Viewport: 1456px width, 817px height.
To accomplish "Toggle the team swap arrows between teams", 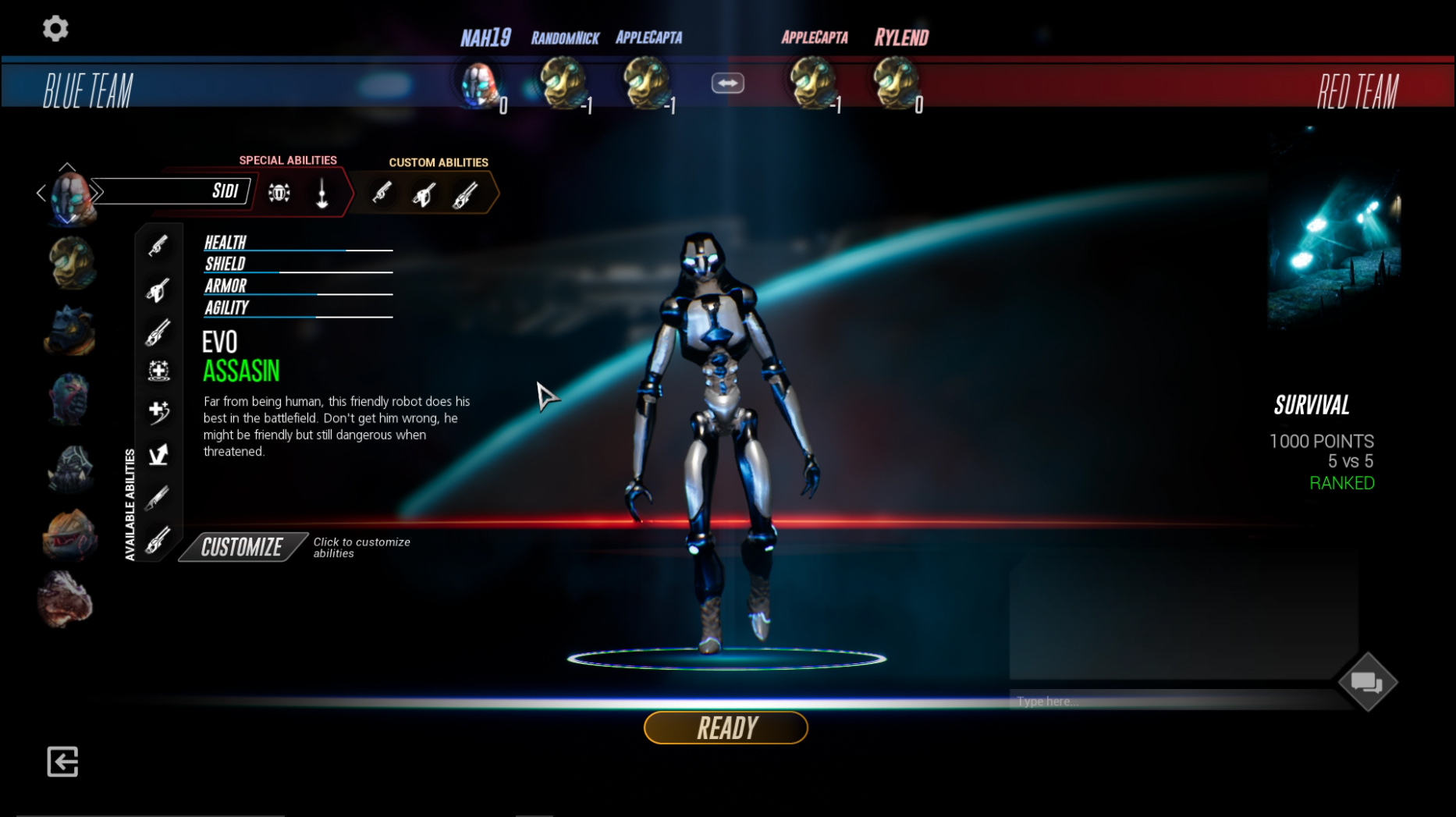I will [726, 82].
